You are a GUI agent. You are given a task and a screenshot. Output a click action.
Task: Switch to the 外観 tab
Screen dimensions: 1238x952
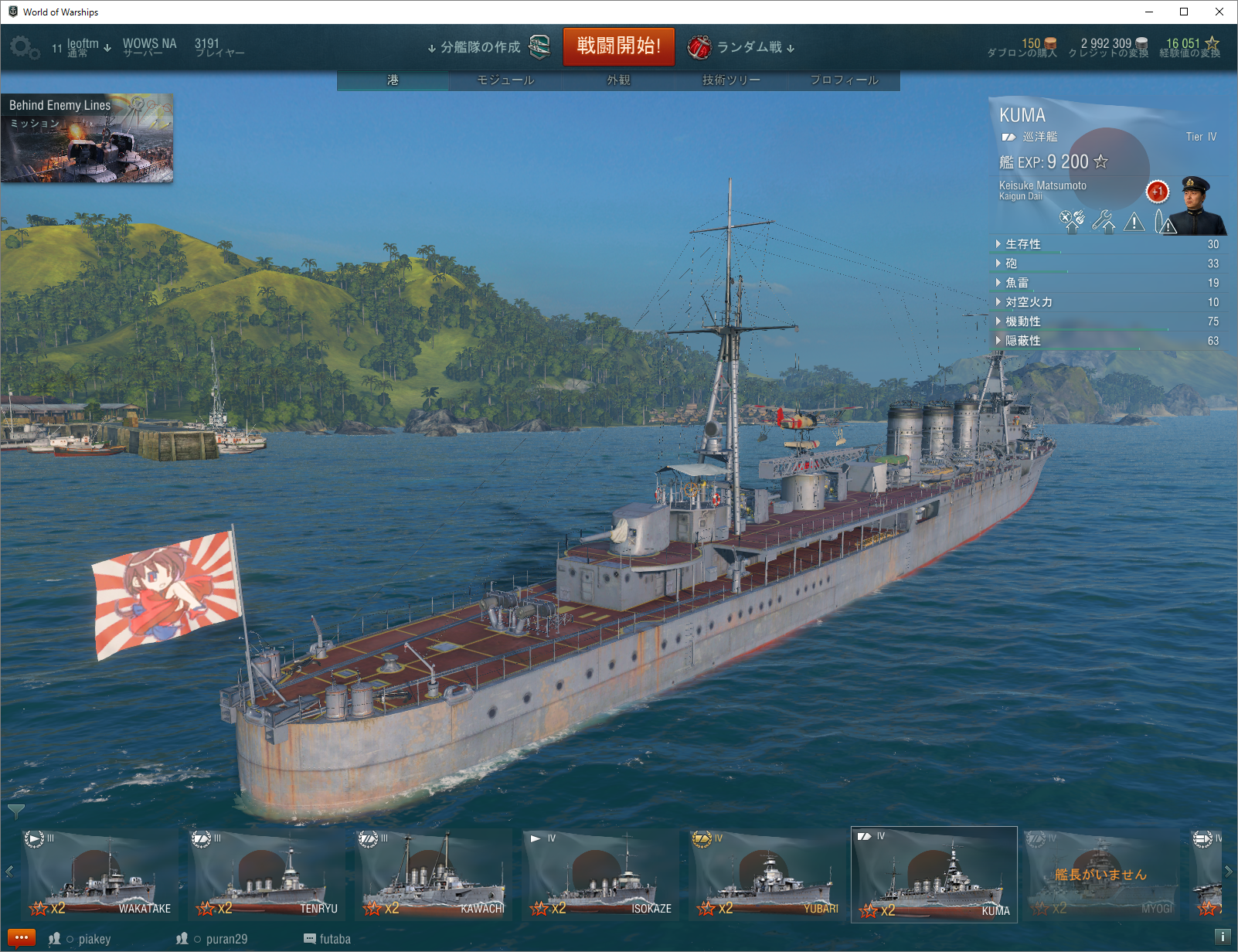pos(618,80)
